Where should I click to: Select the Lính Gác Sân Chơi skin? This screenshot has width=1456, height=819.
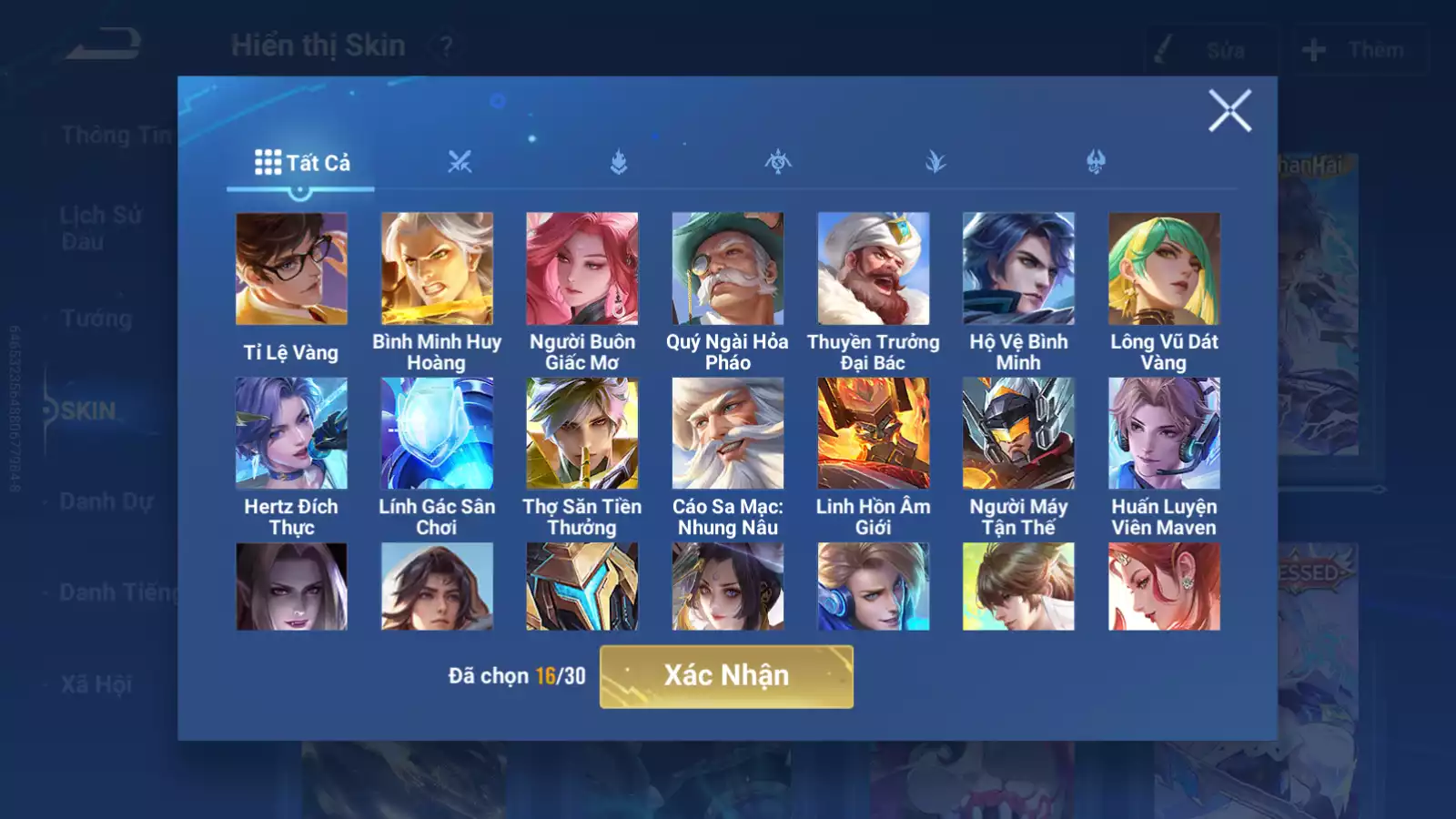click(437, 434)
